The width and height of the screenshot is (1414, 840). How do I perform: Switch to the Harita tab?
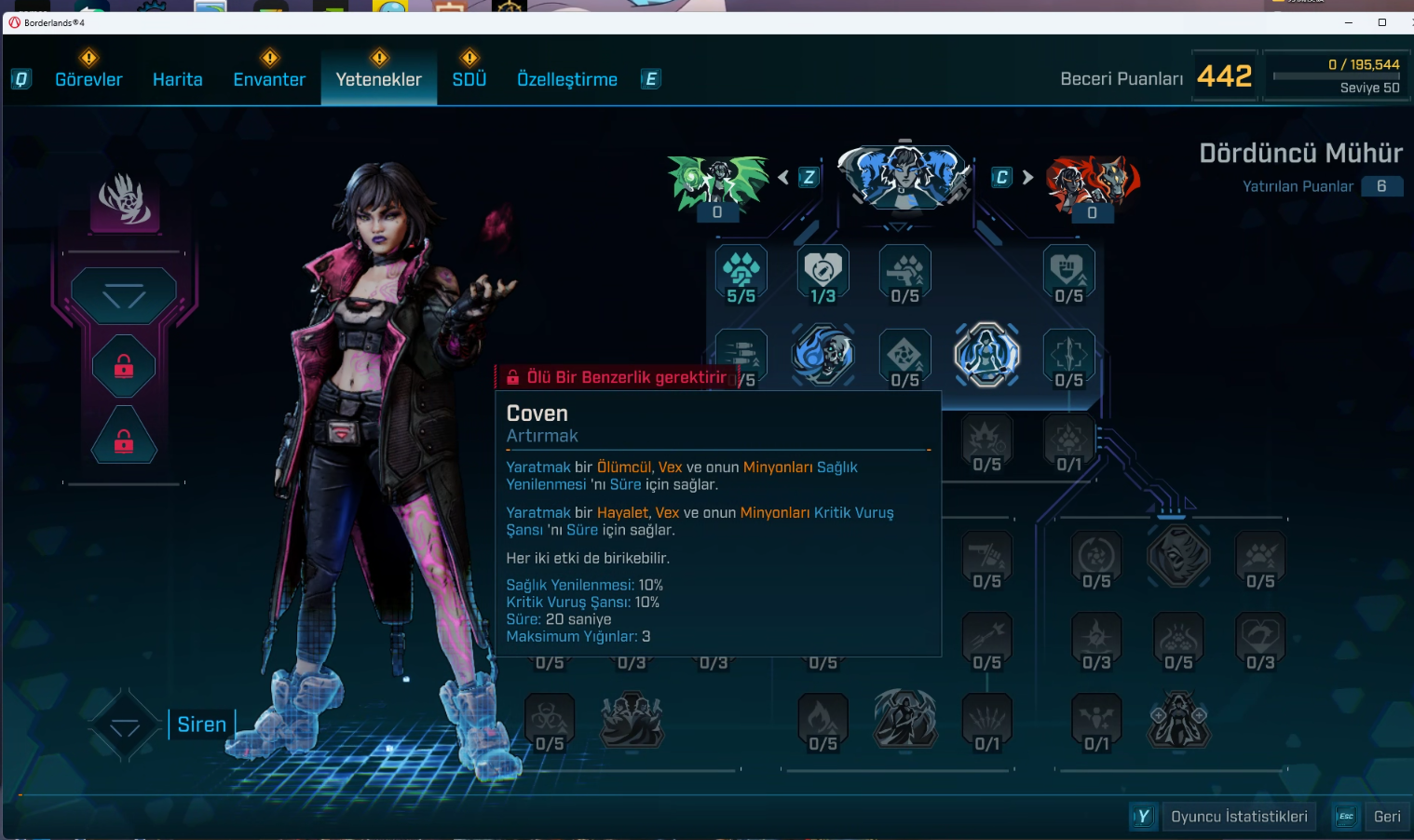pyautogui.click(x=177, y=79)
